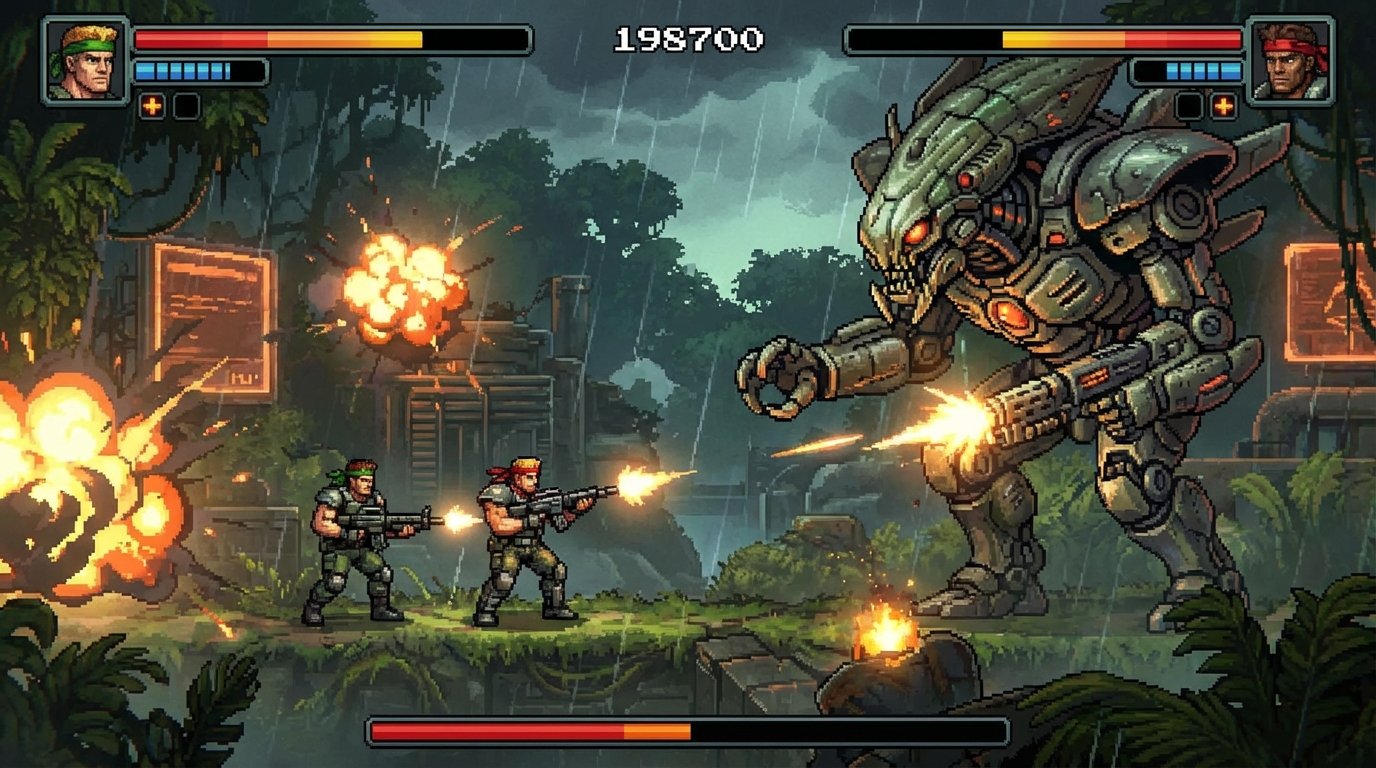The width and height of the screenshot is (1376, 768).
Task: Click the empty item slot near right portrait
Action: point(1189,103)
